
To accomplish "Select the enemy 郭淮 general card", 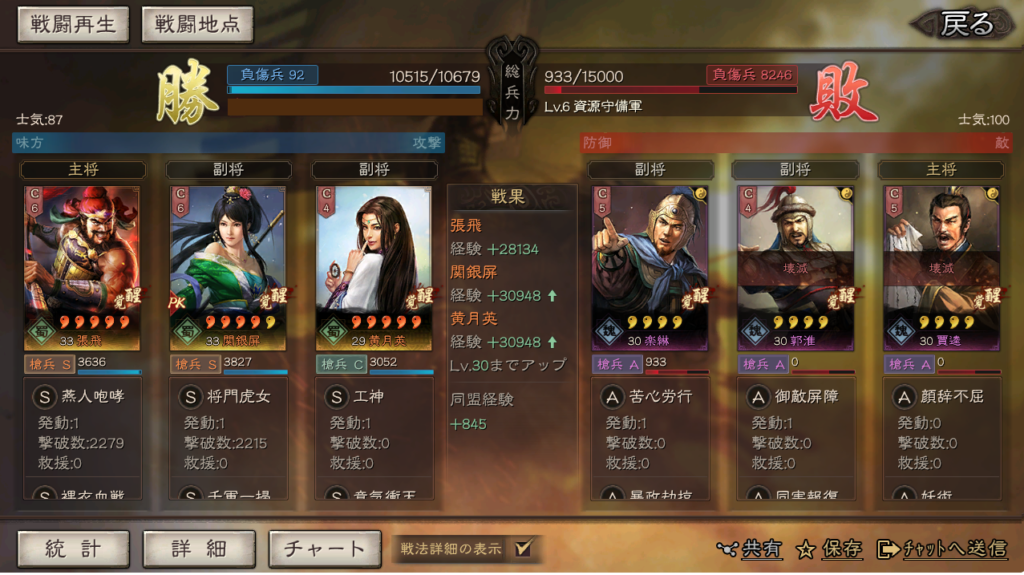I will (x=796, y=267).
